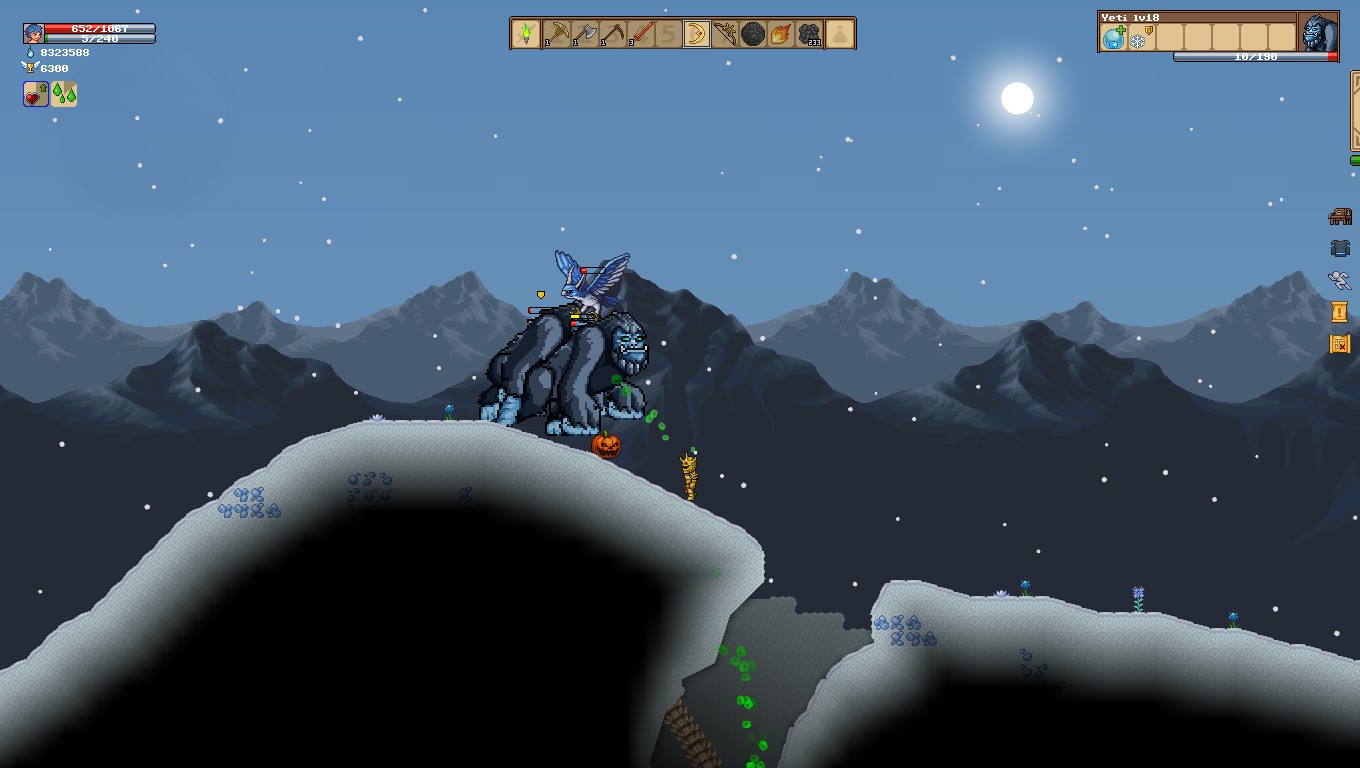Image resolution: width=1360 pixels, height=768 pixels.
Task: Equip the fiery sword in the hotbar
Action: (639, 33)
